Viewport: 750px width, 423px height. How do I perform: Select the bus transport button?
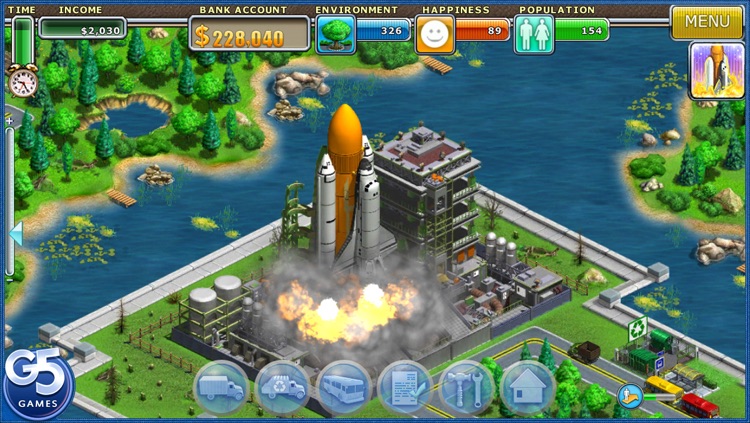click(344, 387)
